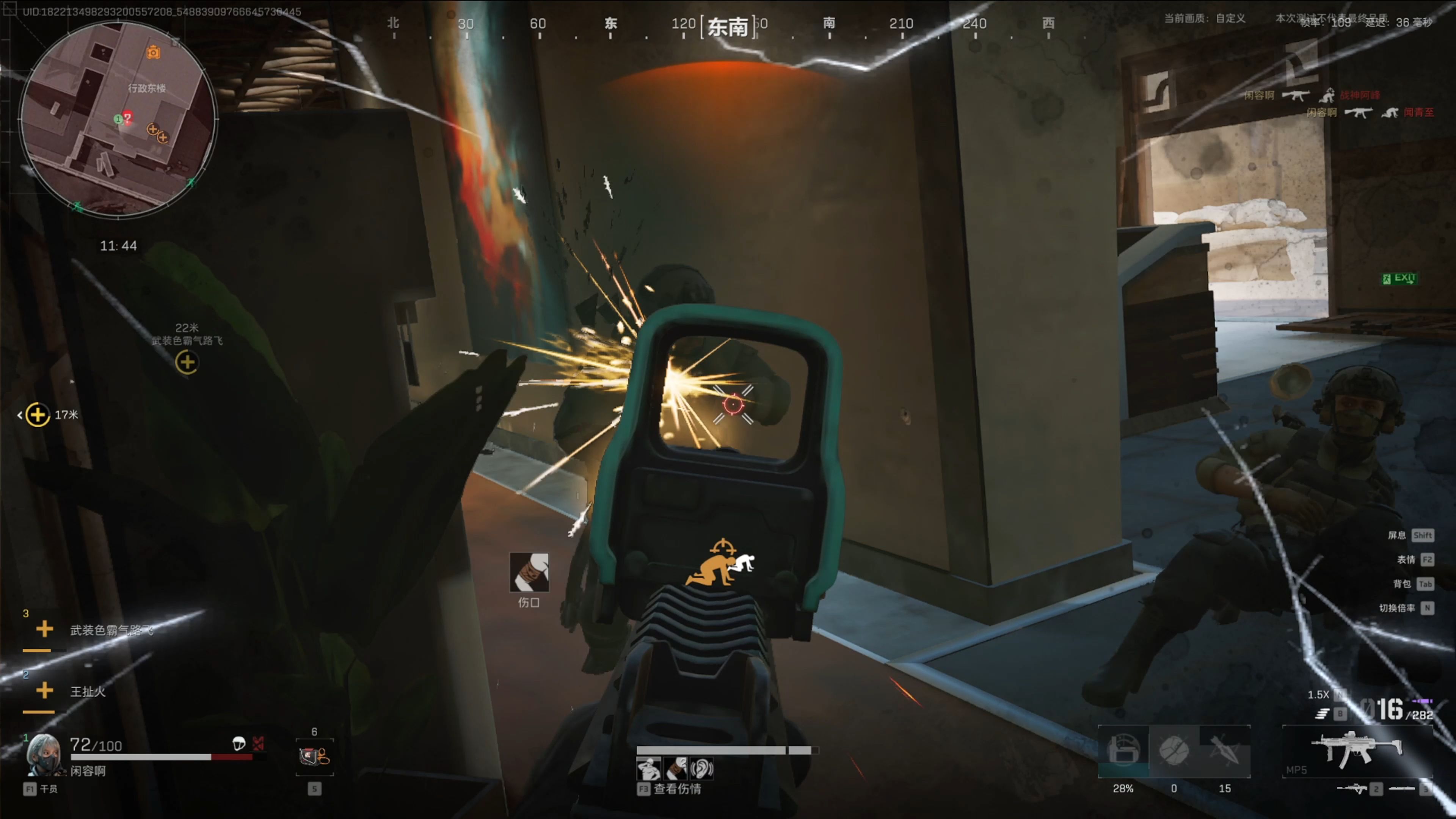This screenshot has width=1456, height=819.
Task: Click the bandaged arm injury status icon
Action: (x=676, y=769)
